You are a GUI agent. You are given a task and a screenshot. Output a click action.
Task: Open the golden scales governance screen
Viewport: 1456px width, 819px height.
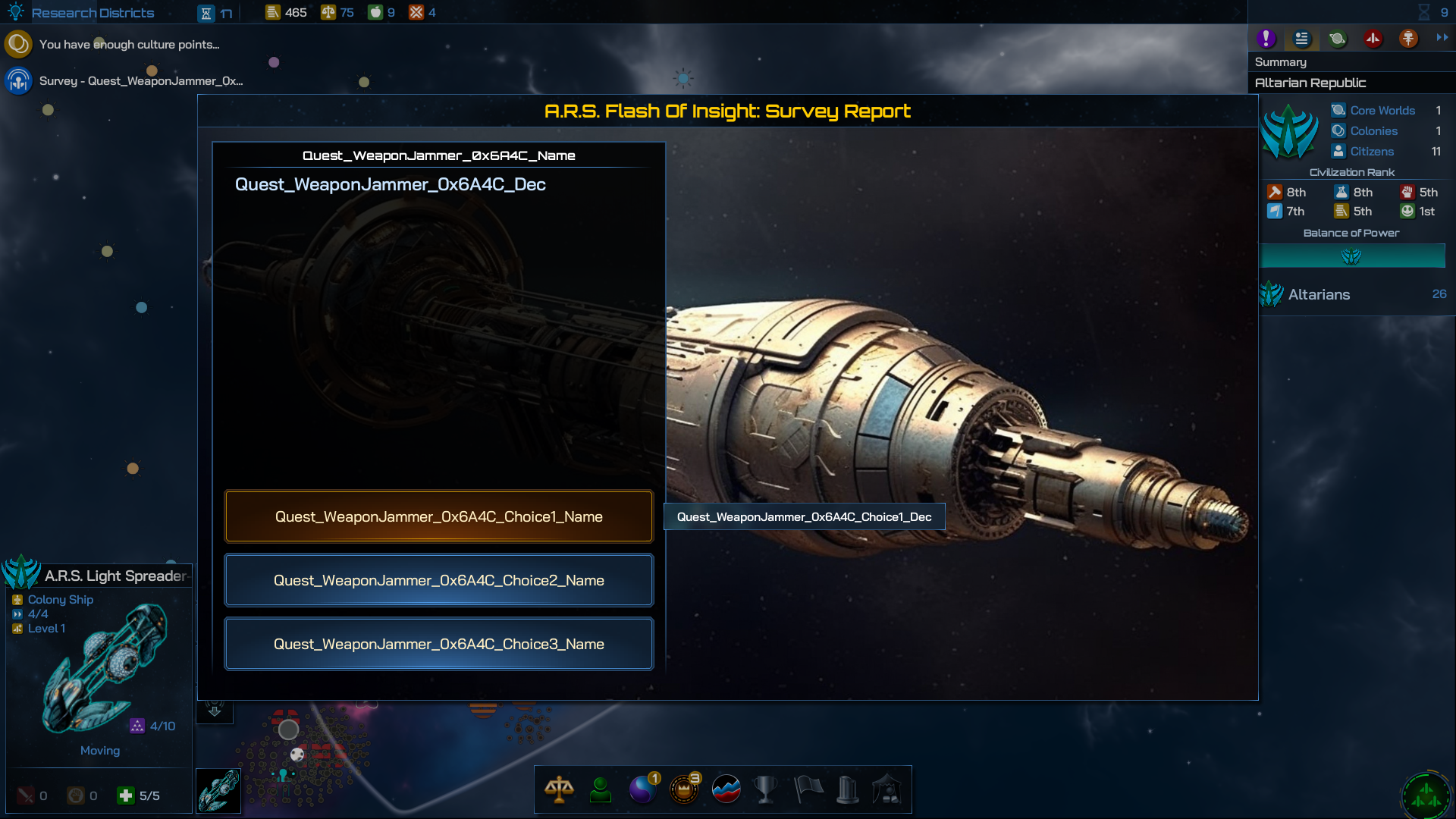pos(559,789)
